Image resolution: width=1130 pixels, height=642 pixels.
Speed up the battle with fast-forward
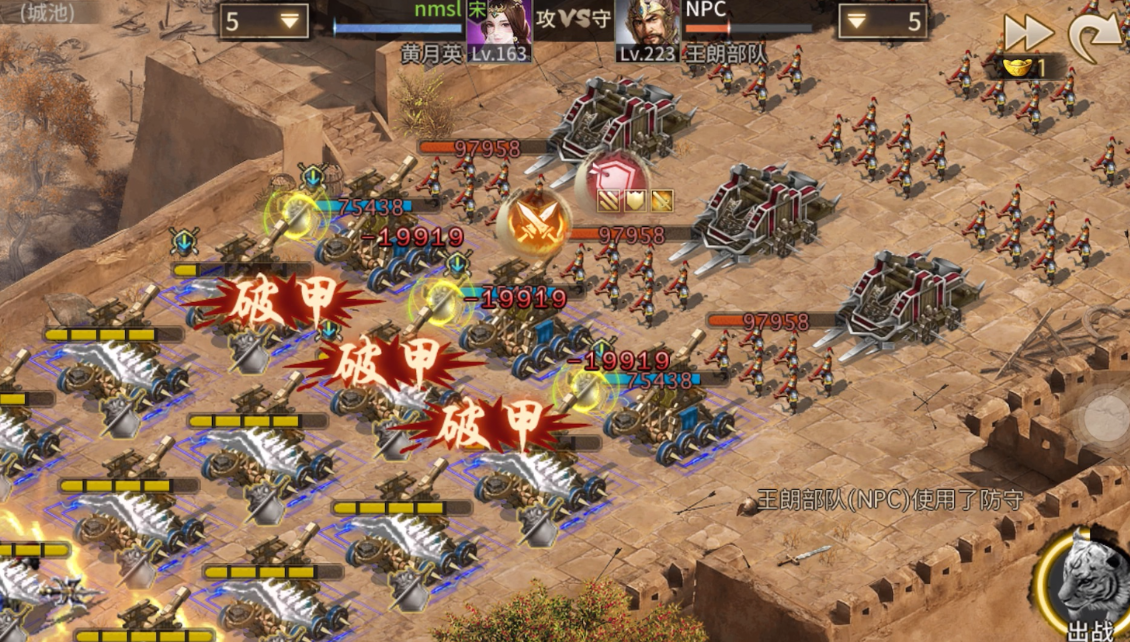pyautogui.click(x=1027, y=33)
